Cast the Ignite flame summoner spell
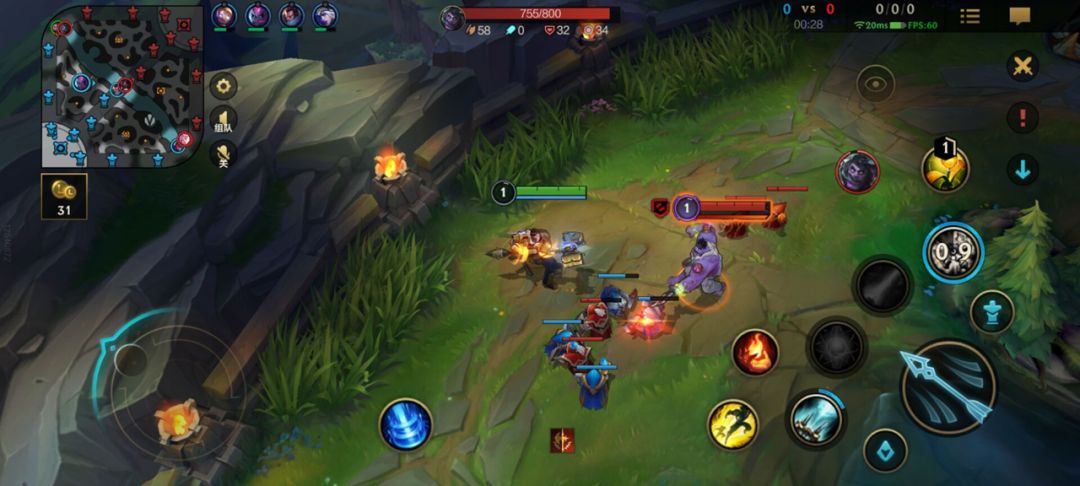The width and height of the screenshot is (1080, 486). (x=755, y=352)
